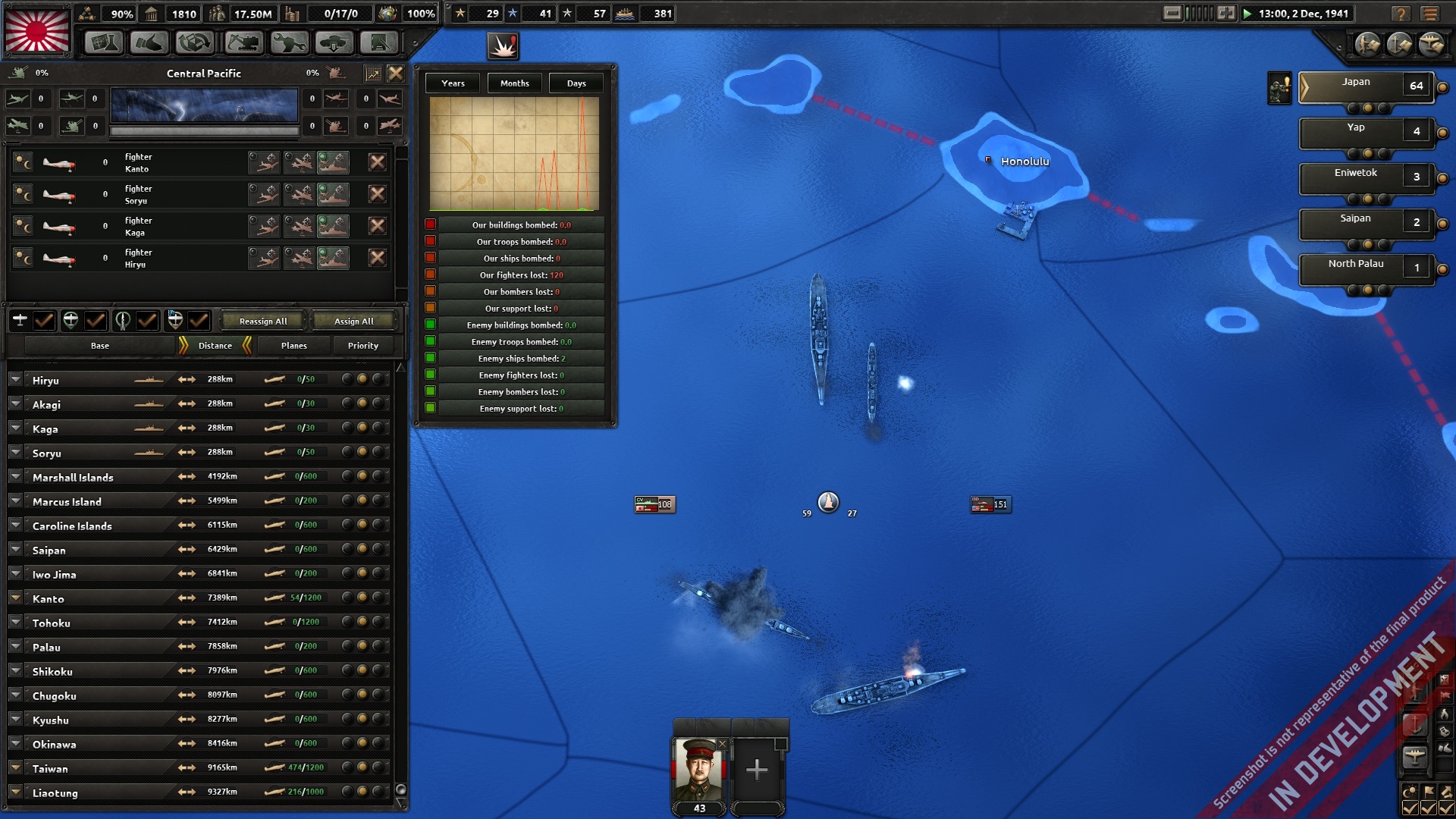Click the Reassign All button
The height and width of the screenshot is (819, 1456).
[x=263, y=322]
